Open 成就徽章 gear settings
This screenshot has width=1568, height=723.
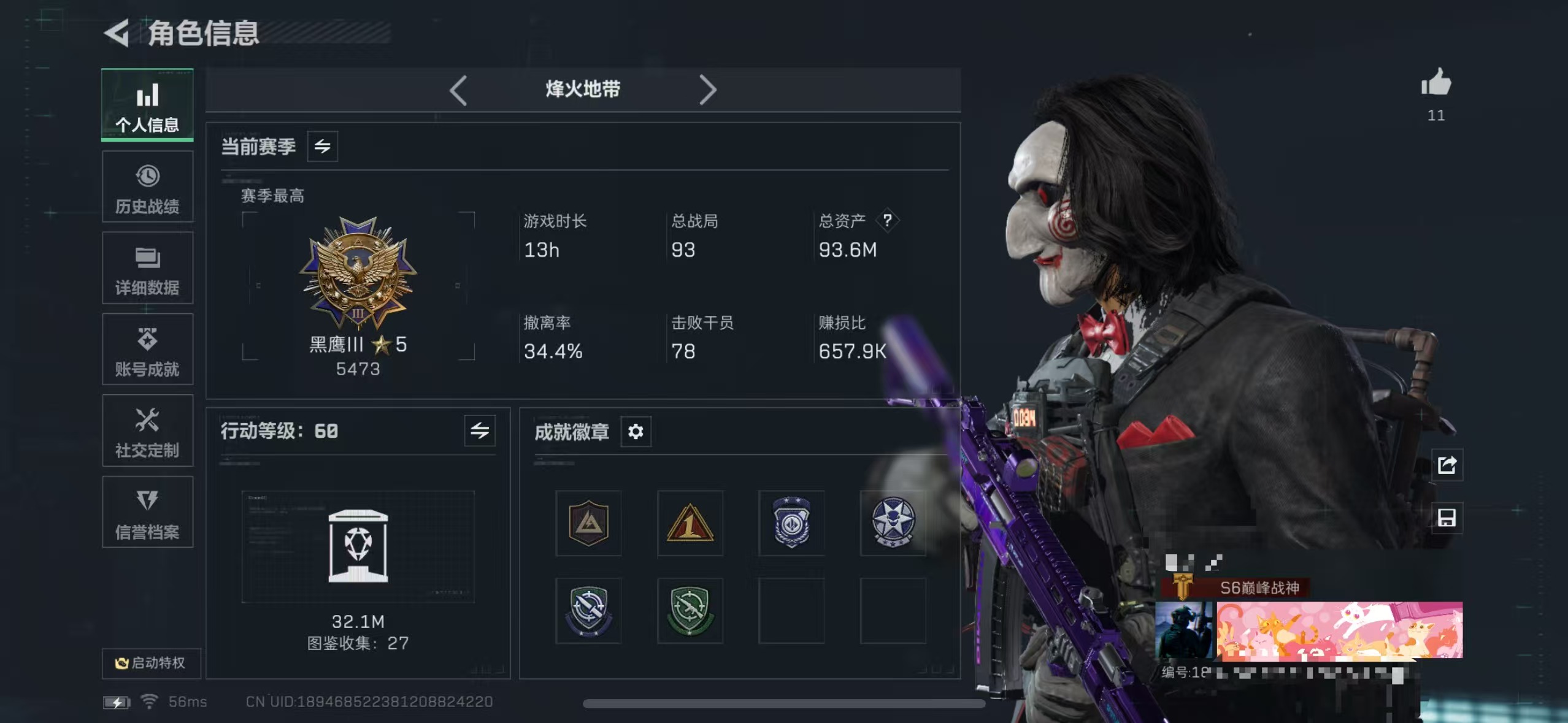(x=636, y=432)
